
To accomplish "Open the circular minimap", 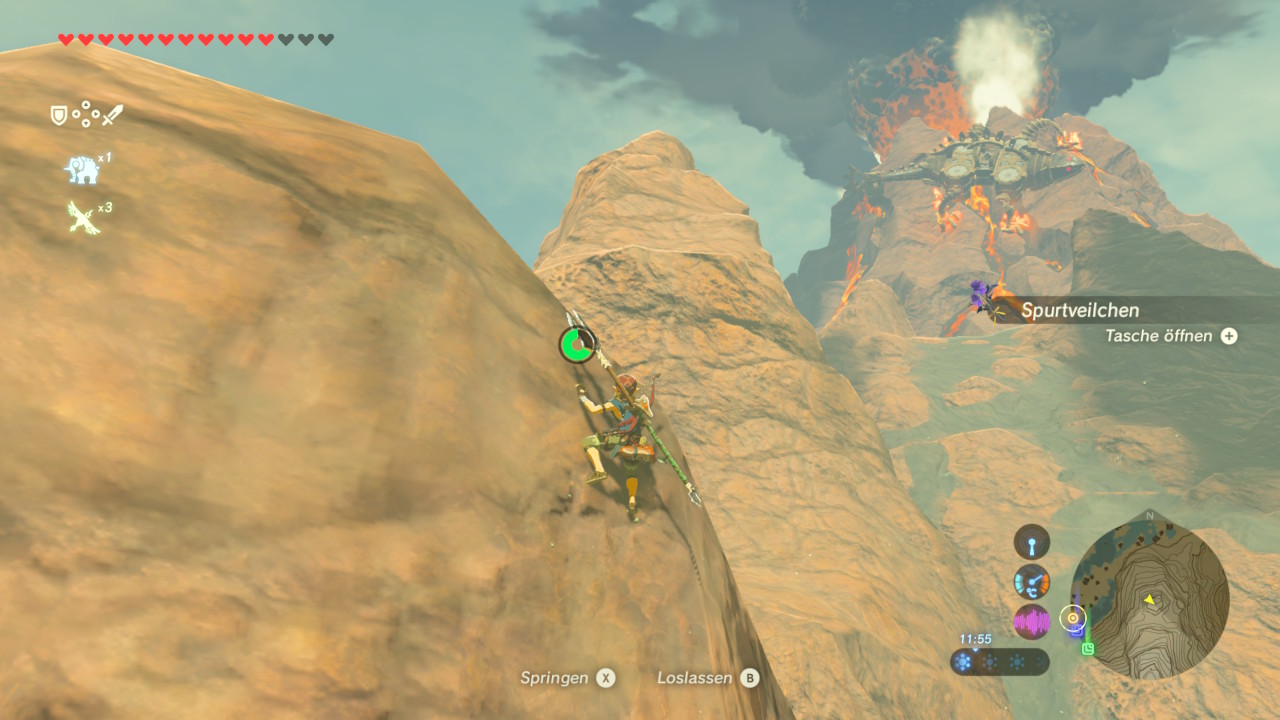I will tap(1149, 600).
